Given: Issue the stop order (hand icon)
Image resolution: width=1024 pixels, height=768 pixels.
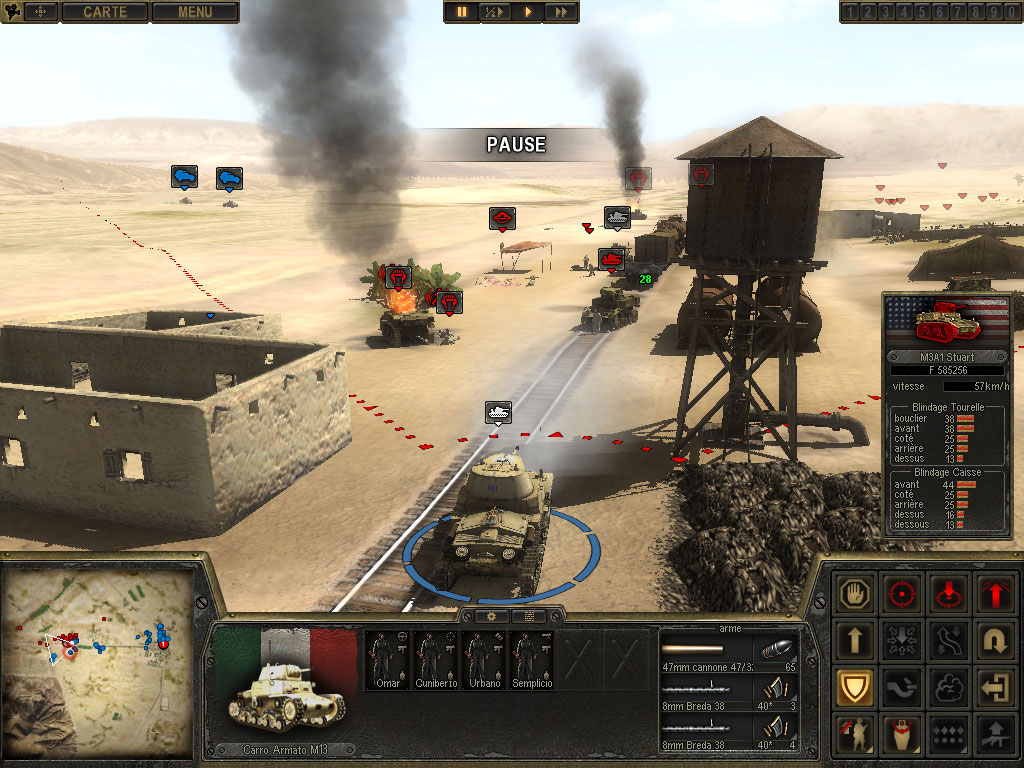Looking at the screenshot, I should (x=856, y=593).
